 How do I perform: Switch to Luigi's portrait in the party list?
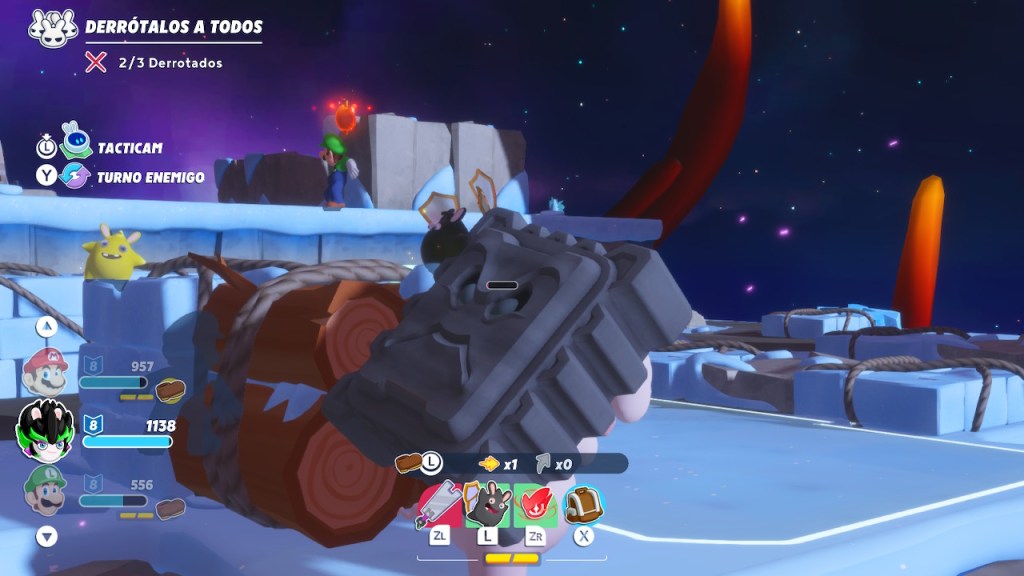pyautogui.click(x=45, y=490)
